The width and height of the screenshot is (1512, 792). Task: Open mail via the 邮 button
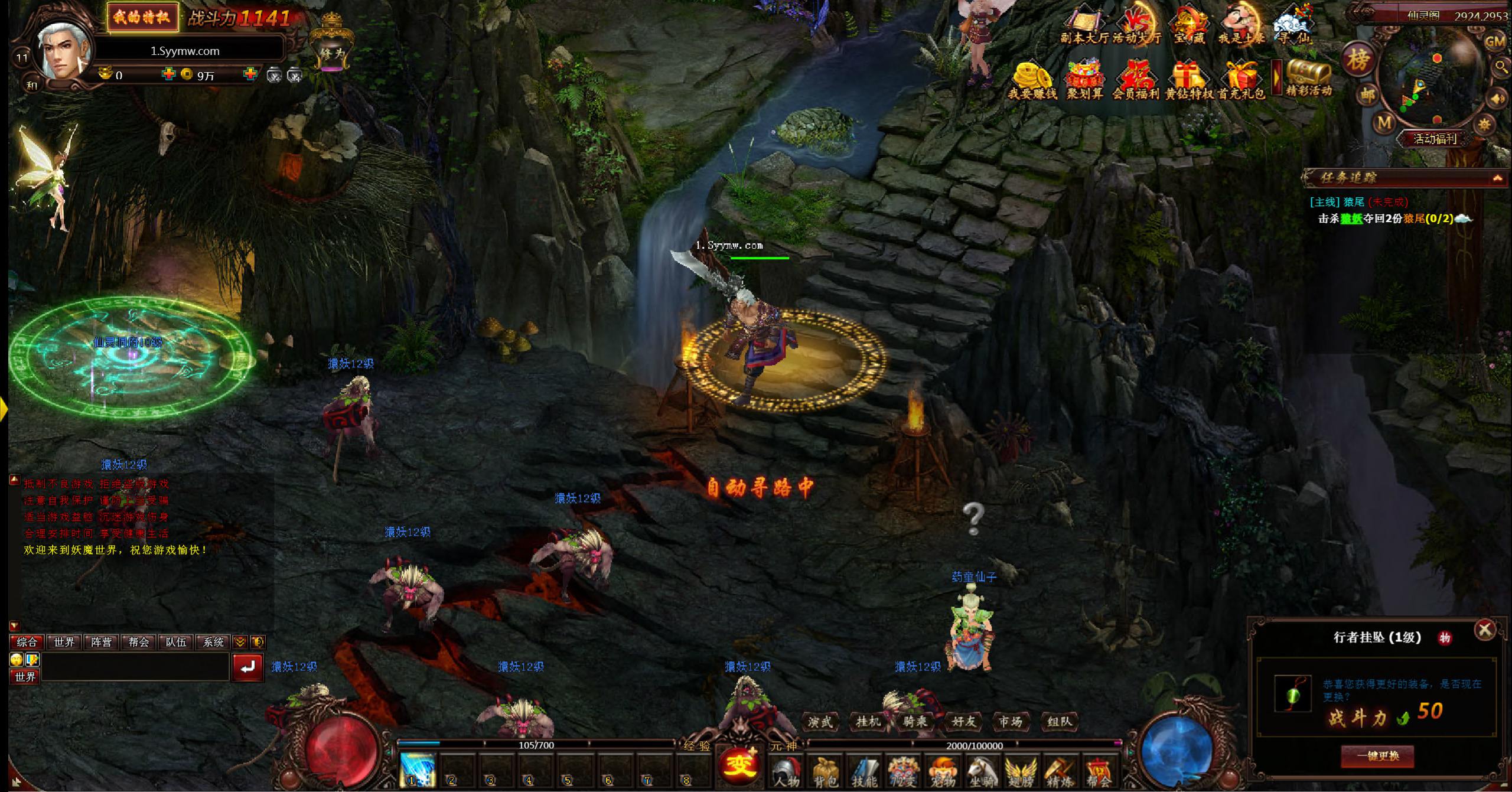[1367, 94]
